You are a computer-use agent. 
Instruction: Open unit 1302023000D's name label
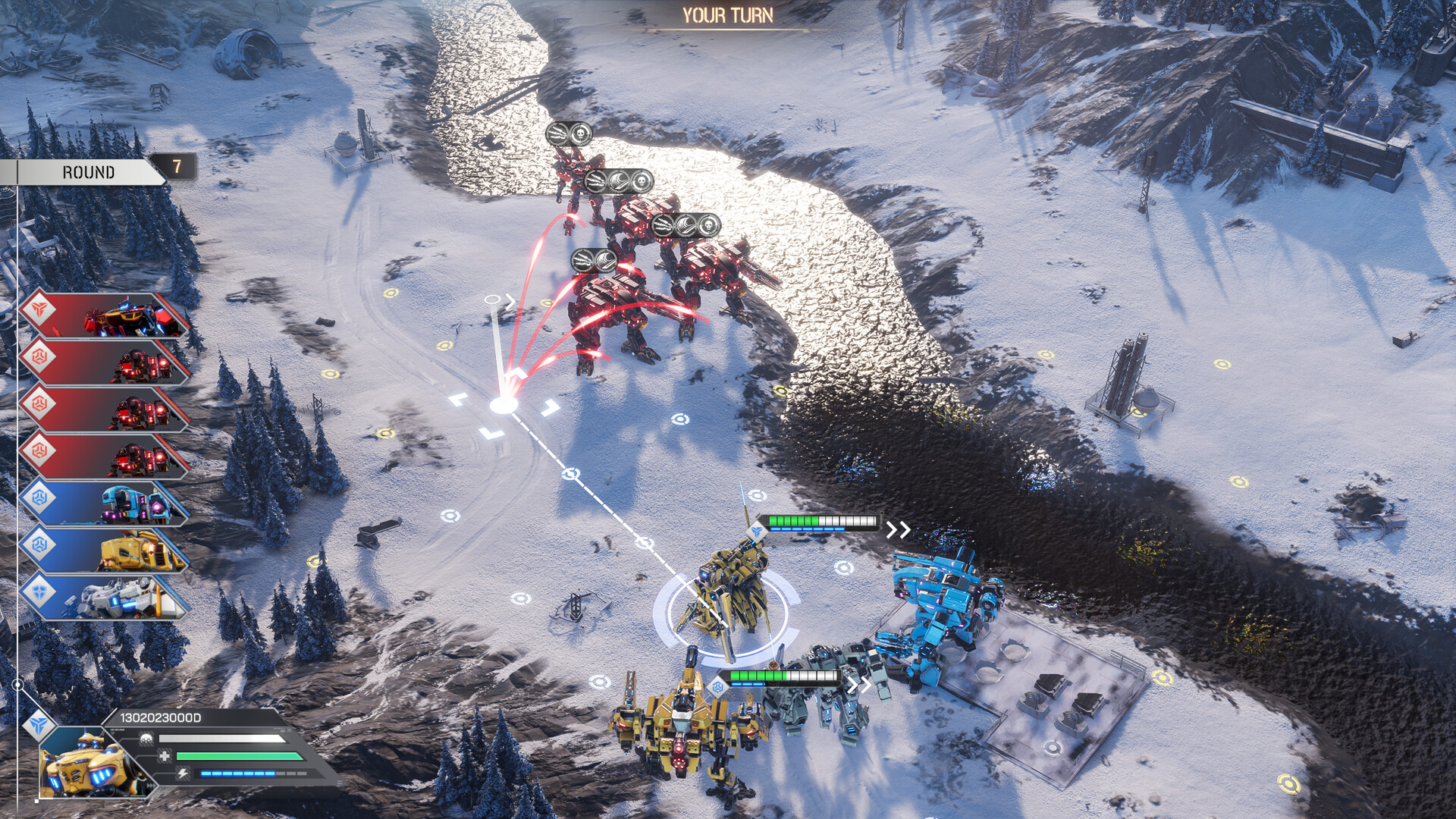[x=161, y=717]
